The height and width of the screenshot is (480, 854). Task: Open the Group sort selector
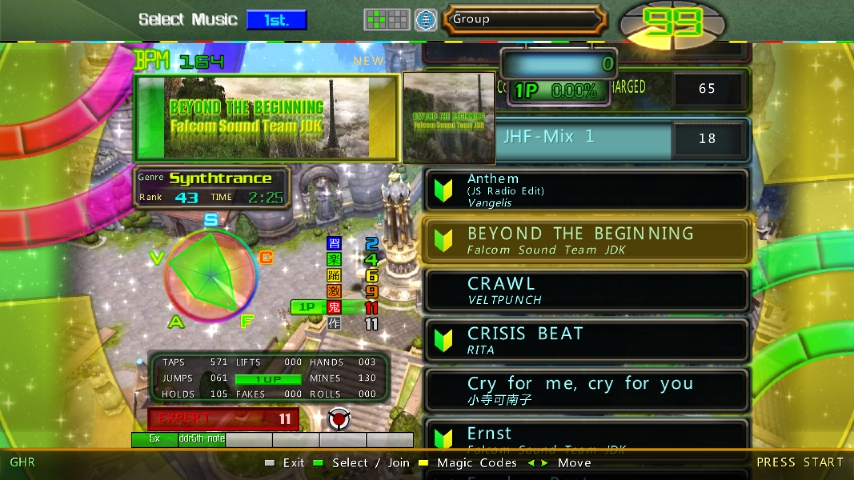524,19
